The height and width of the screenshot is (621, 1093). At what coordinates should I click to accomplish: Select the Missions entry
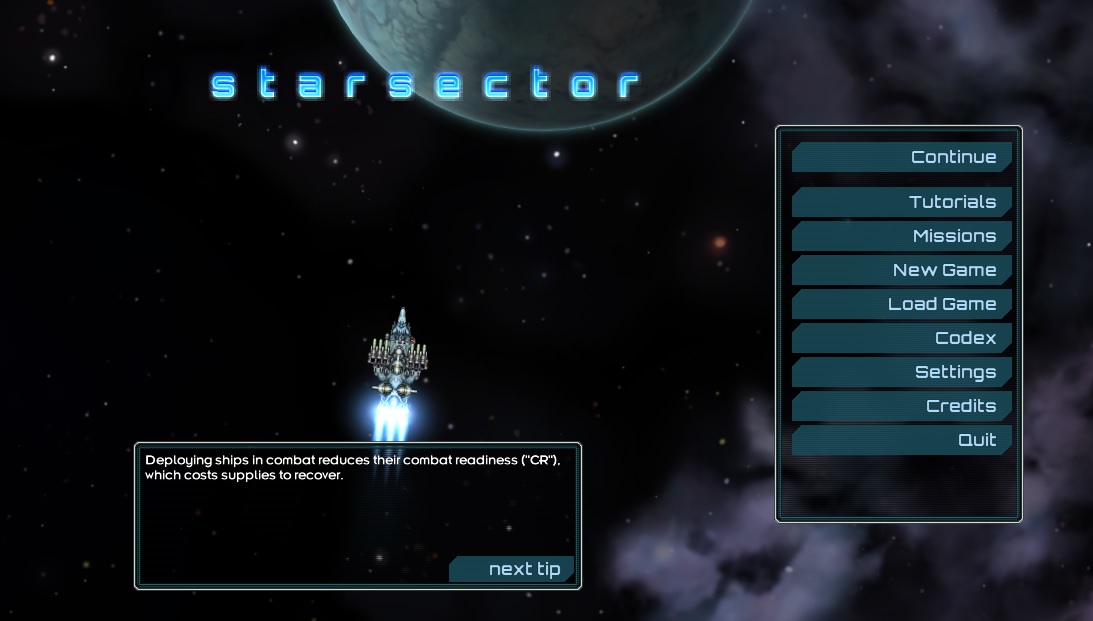click(x=902, y=236)
